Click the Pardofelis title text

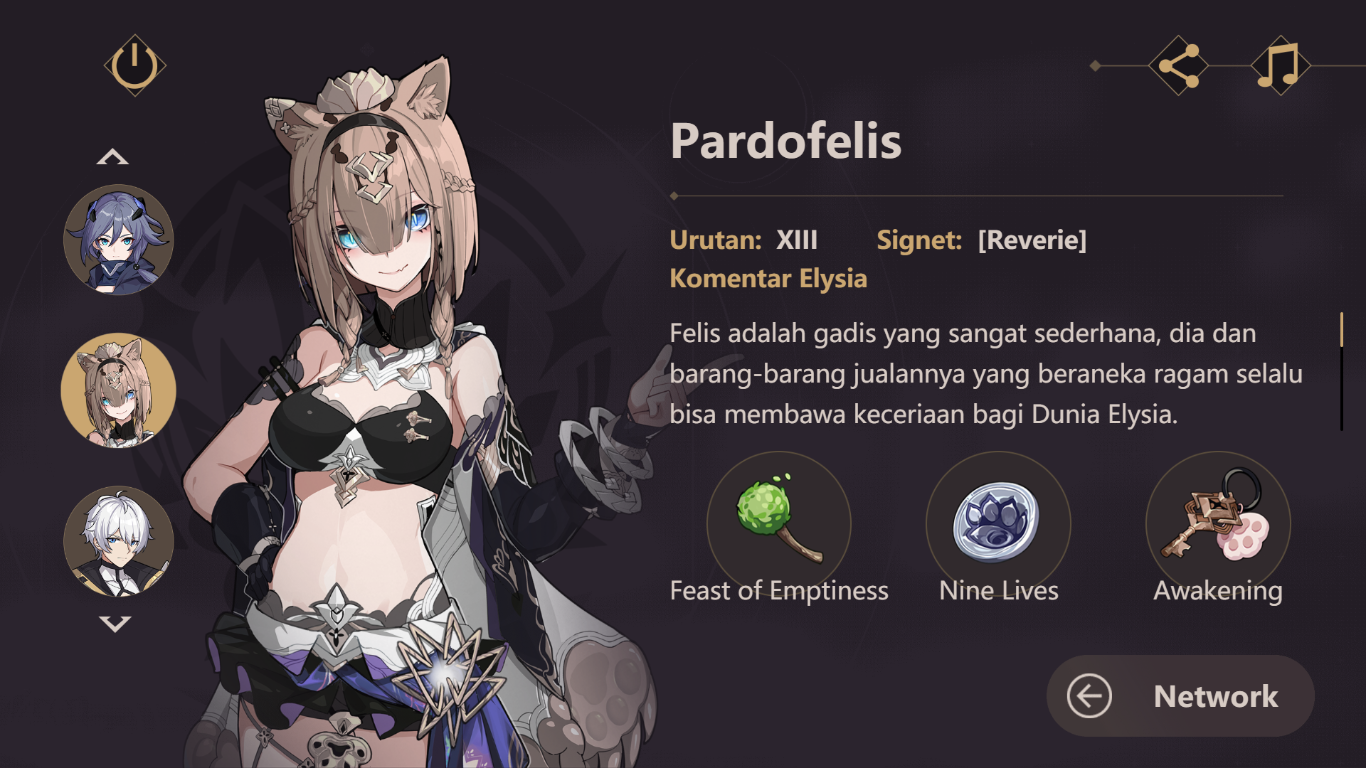pos(786,142)
